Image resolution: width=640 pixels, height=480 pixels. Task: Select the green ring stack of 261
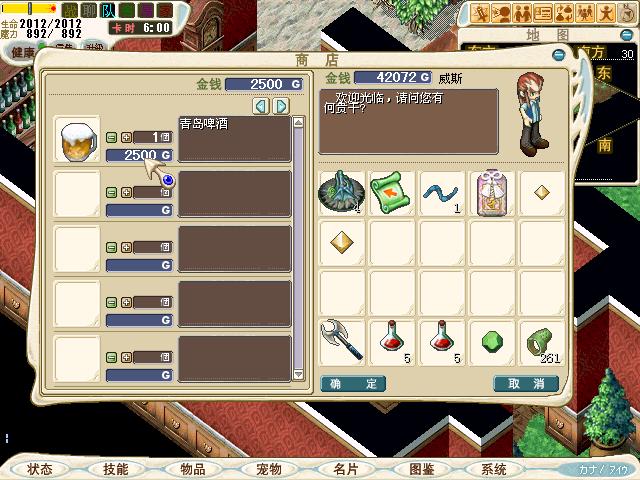click(542, 340)
